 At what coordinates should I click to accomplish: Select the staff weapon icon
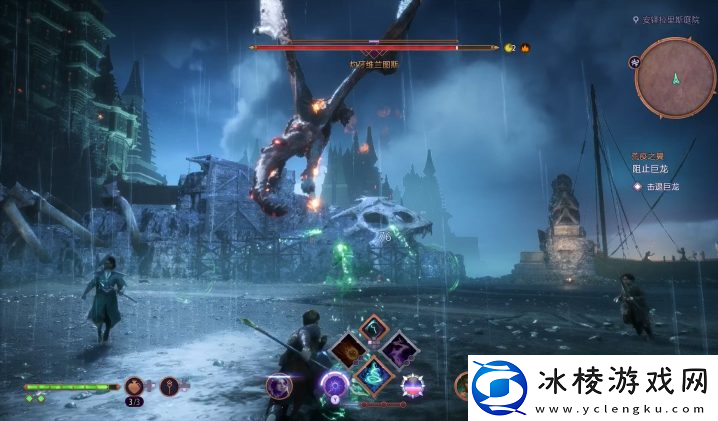click(x=169, y=386)
